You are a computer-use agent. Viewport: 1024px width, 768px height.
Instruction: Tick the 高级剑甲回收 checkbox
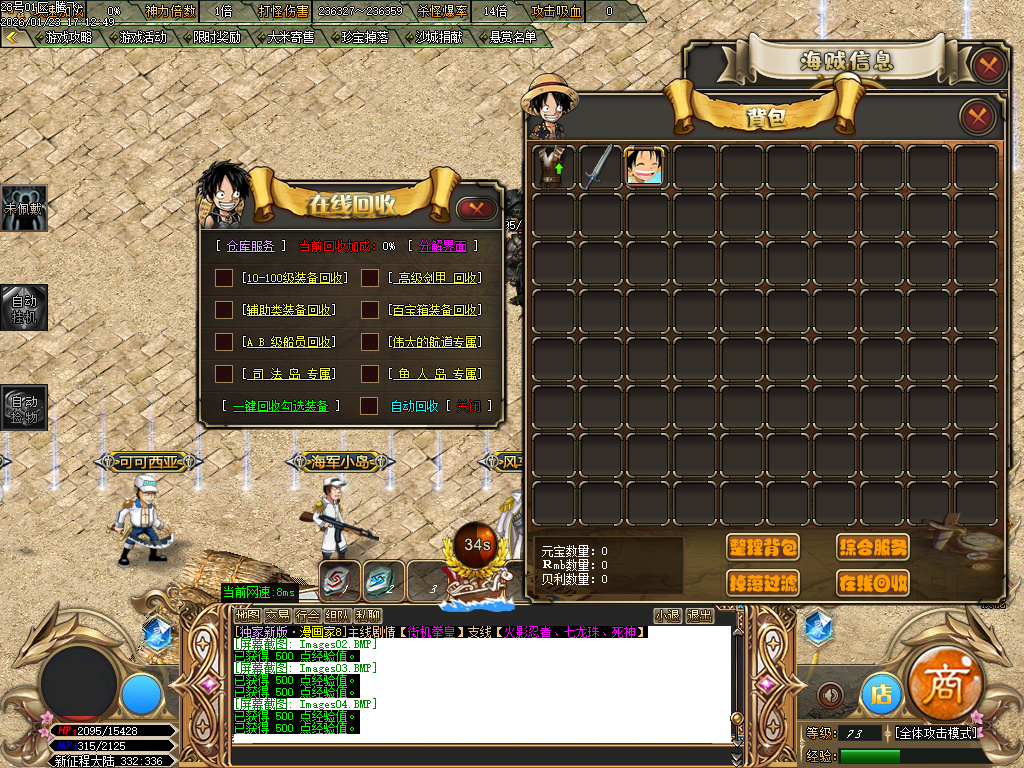pyautogui.click(x=370, y=278)
